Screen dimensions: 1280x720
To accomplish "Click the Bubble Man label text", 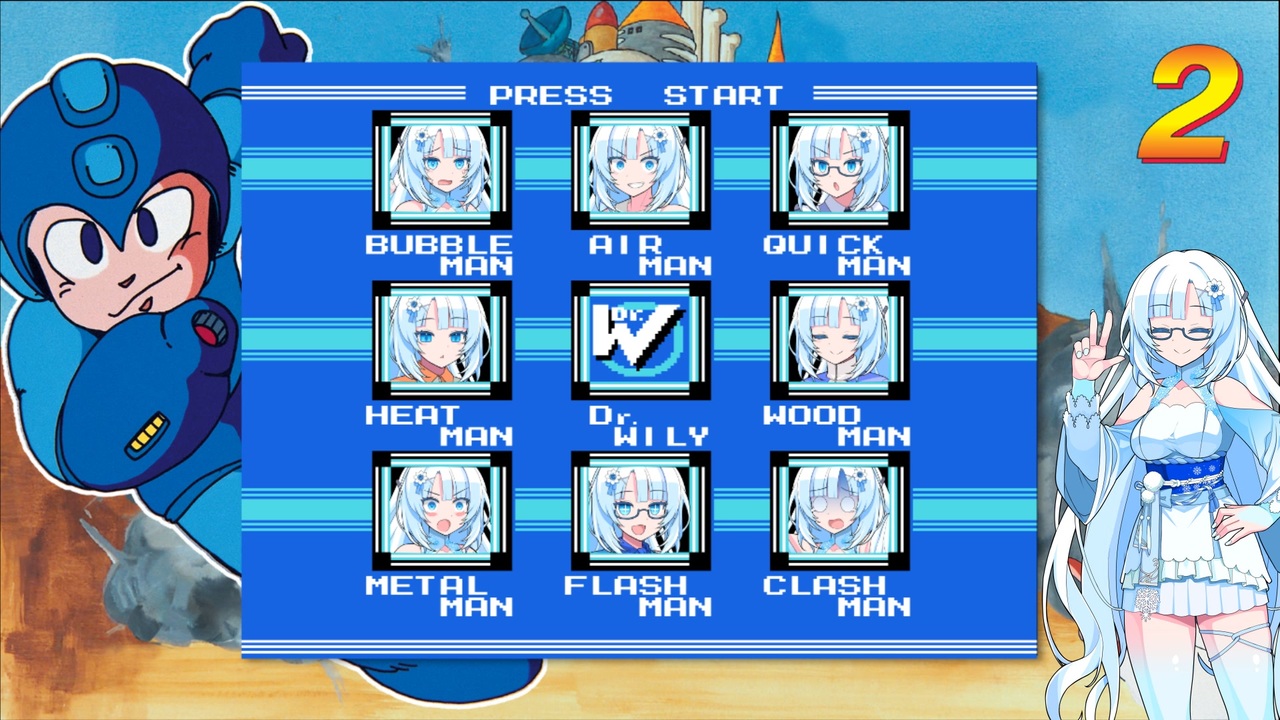I will pyautogui.click(x=441, y=253).
